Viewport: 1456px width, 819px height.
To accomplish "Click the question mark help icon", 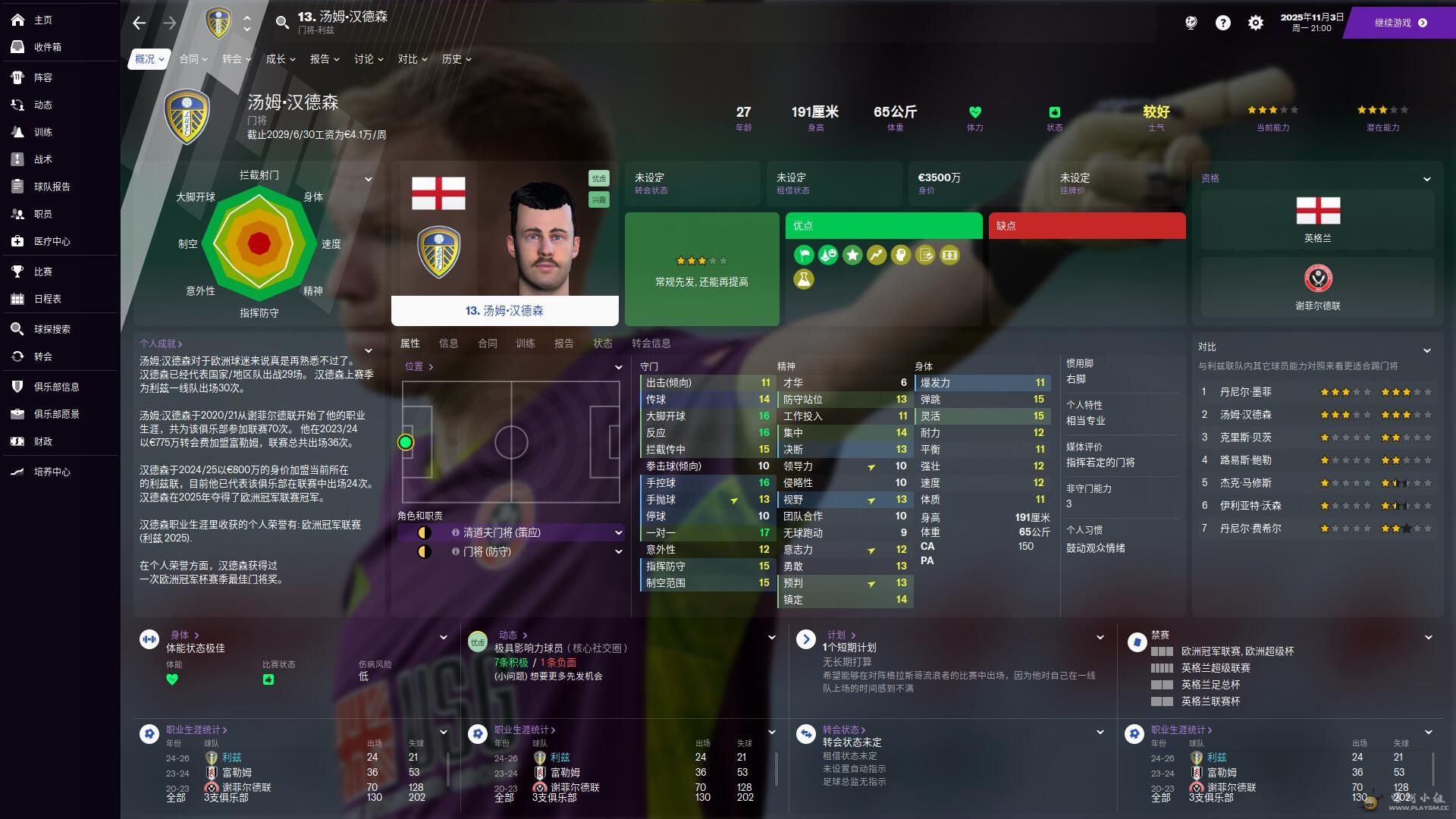I will coord(1222,24).
